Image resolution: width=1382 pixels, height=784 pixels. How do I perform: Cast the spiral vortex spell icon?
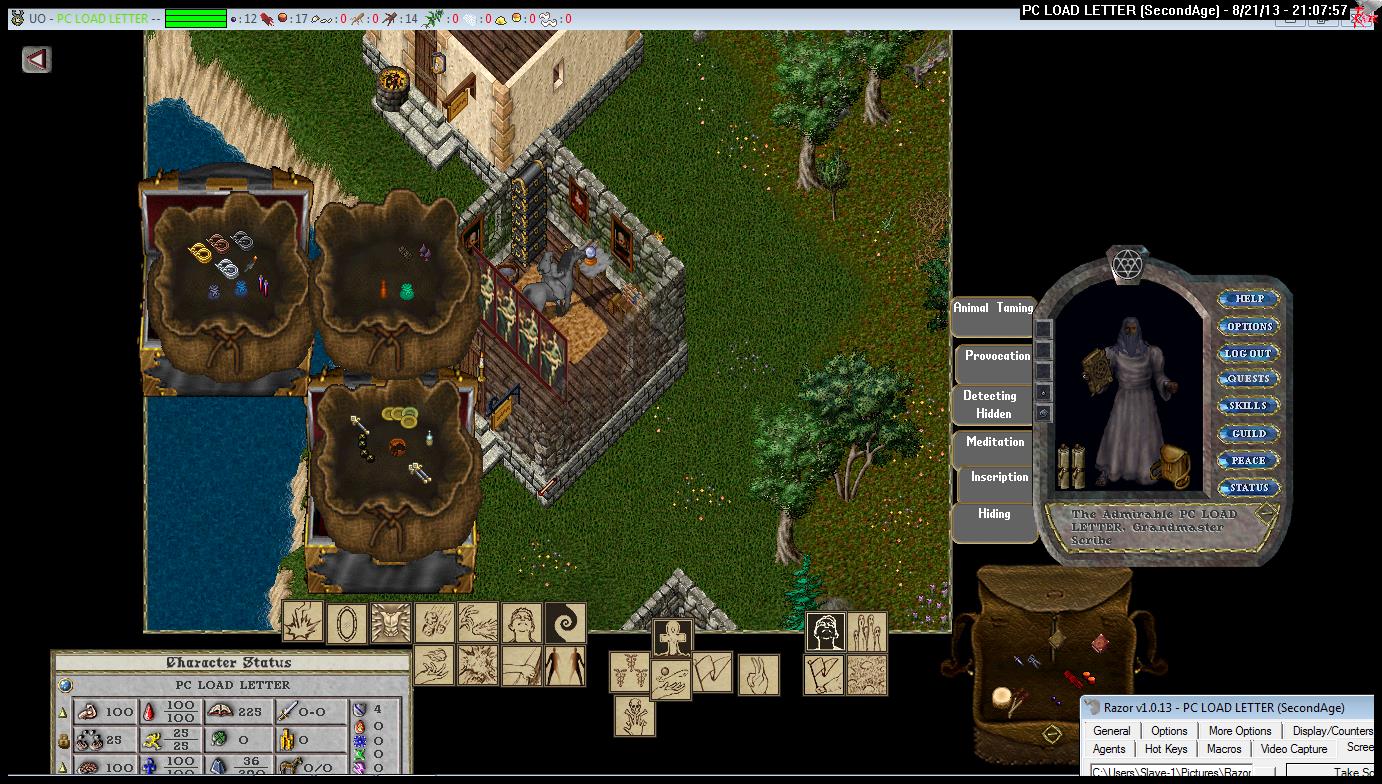pos(565,623)
